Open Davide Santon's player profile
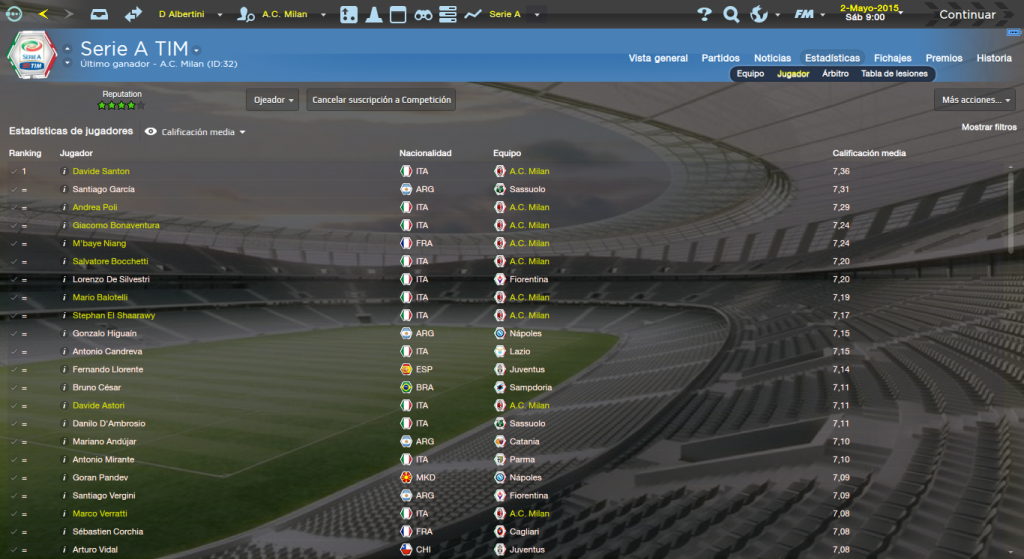1024x559 pixels. pos(101,171)
